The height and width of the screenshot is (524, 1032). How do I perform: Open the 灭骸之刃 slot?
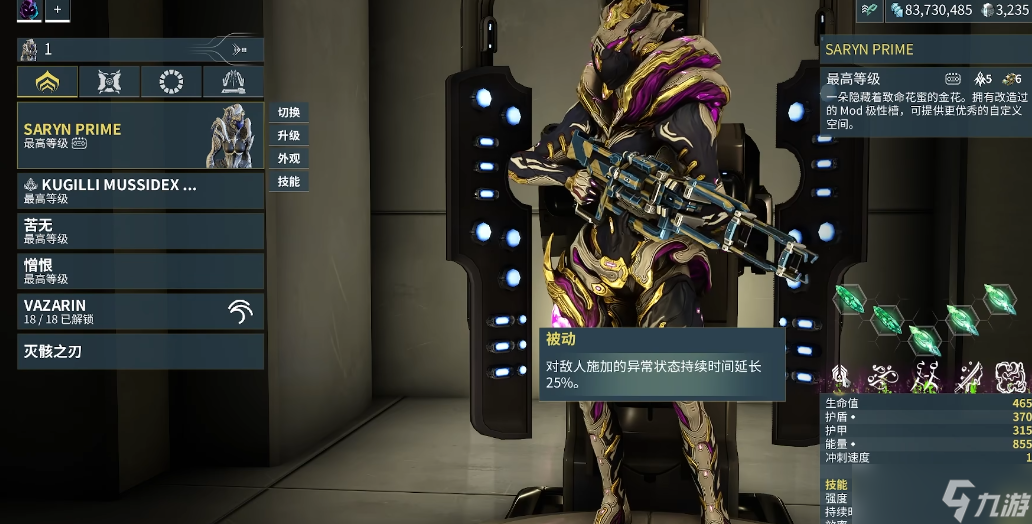point(140,351)
